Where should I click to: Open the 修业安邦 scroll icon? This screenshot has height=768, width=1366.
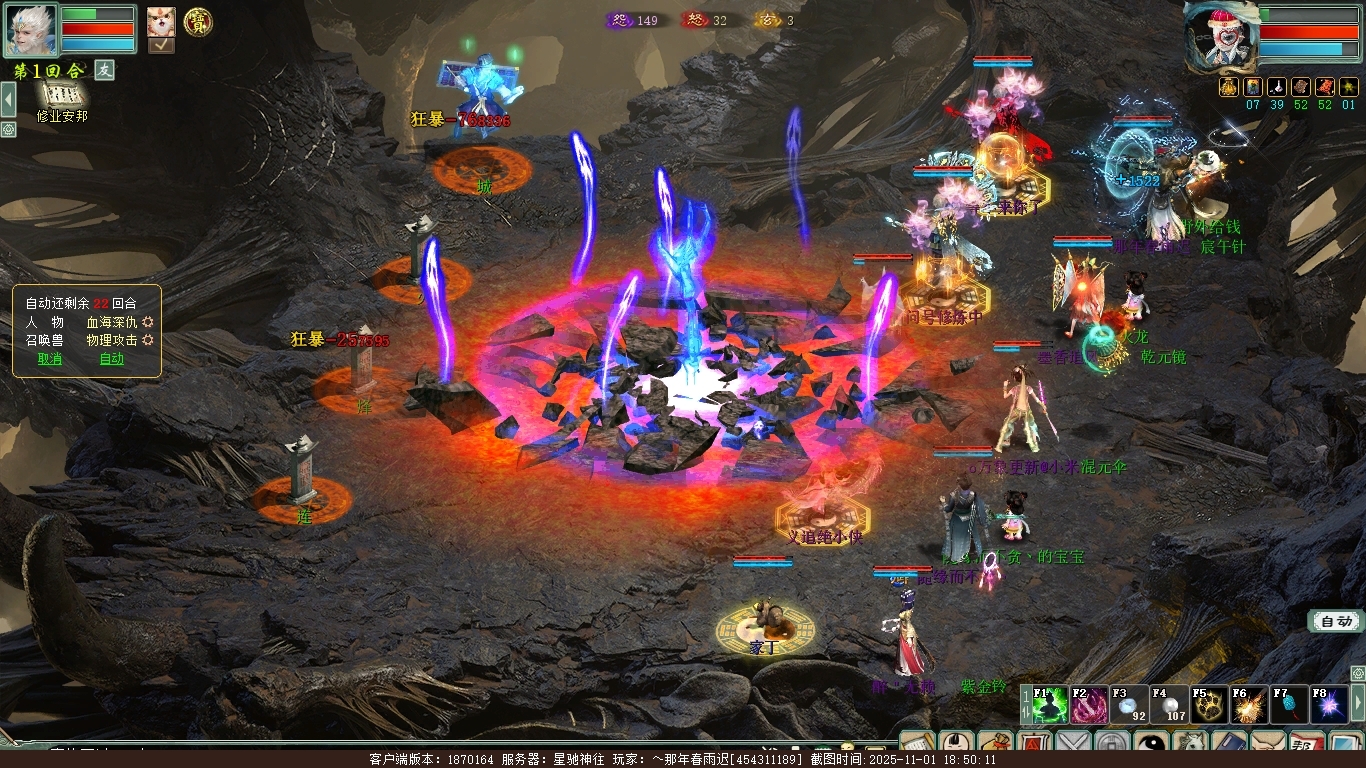click(x=62, y=95)
